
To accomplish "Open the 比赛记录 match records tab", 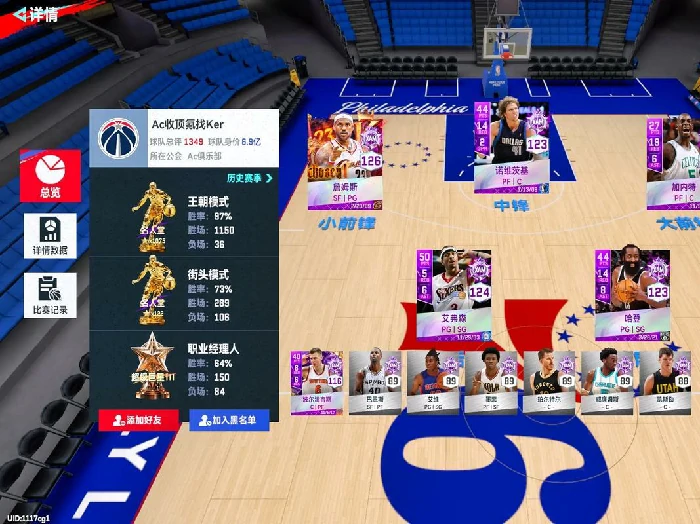I will 50,295.
